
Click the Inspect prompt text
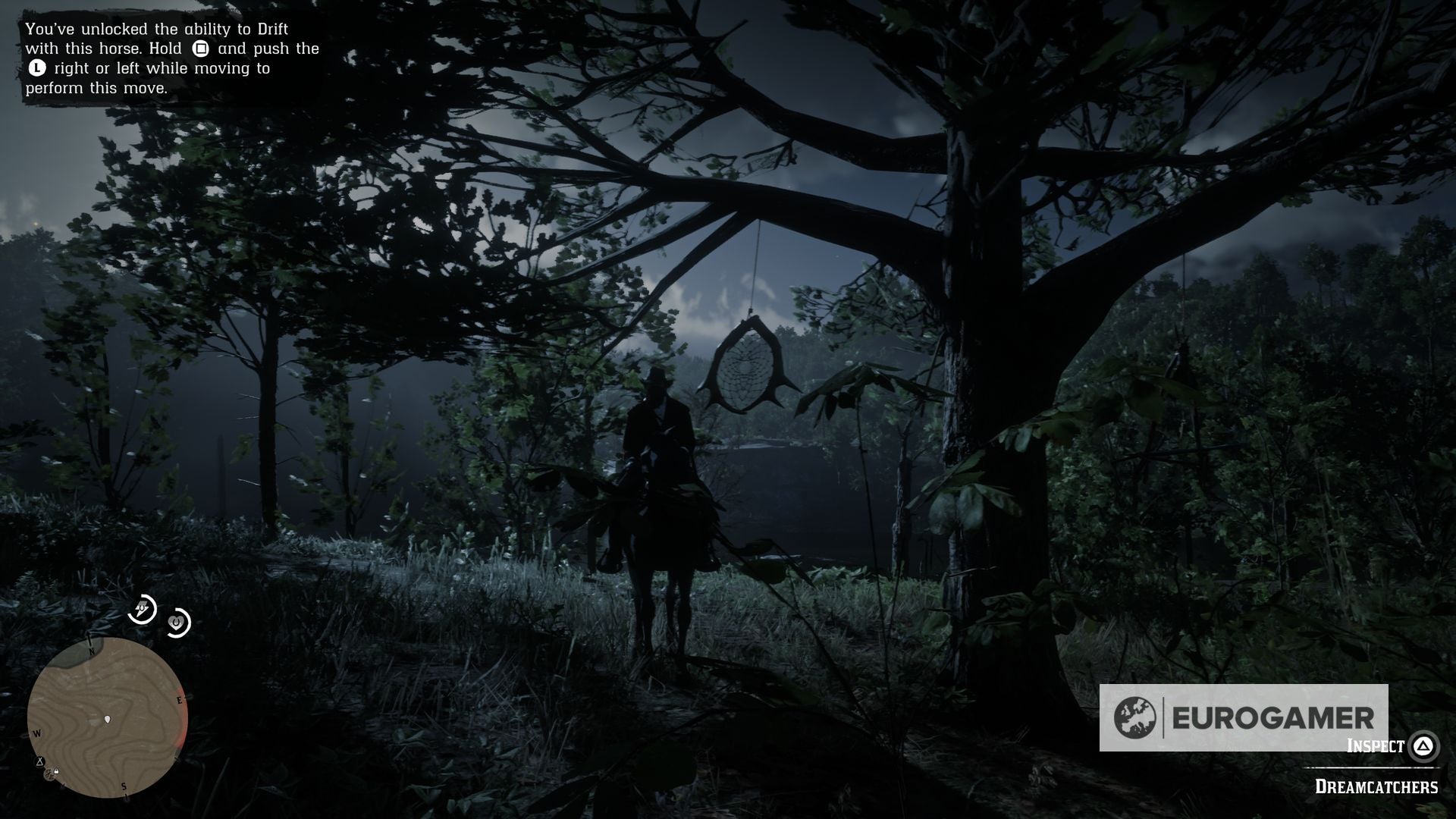tap(1373, 746)
